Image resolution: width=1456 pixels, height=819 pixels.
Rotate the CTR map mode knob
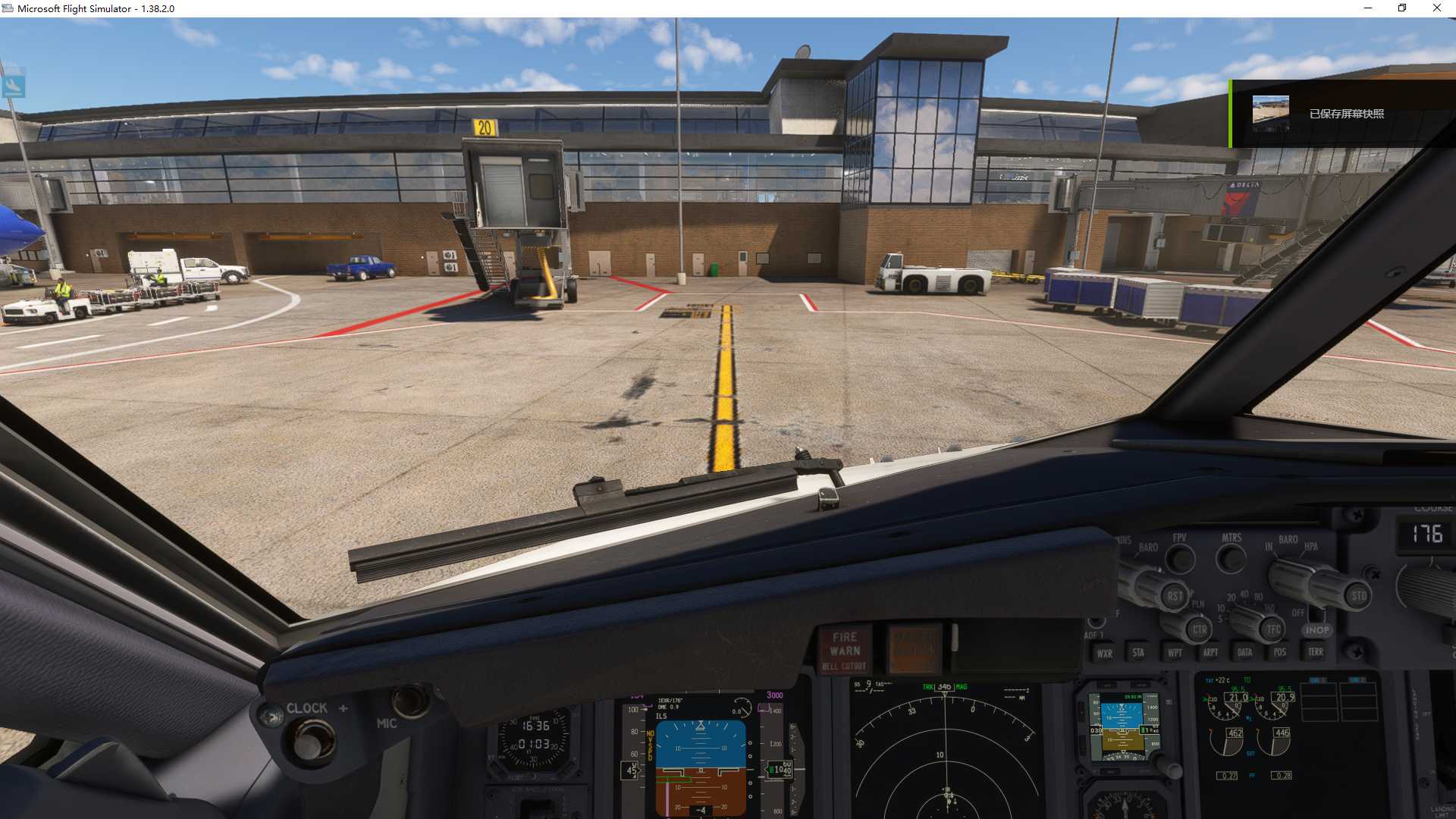pos(1198,629)
